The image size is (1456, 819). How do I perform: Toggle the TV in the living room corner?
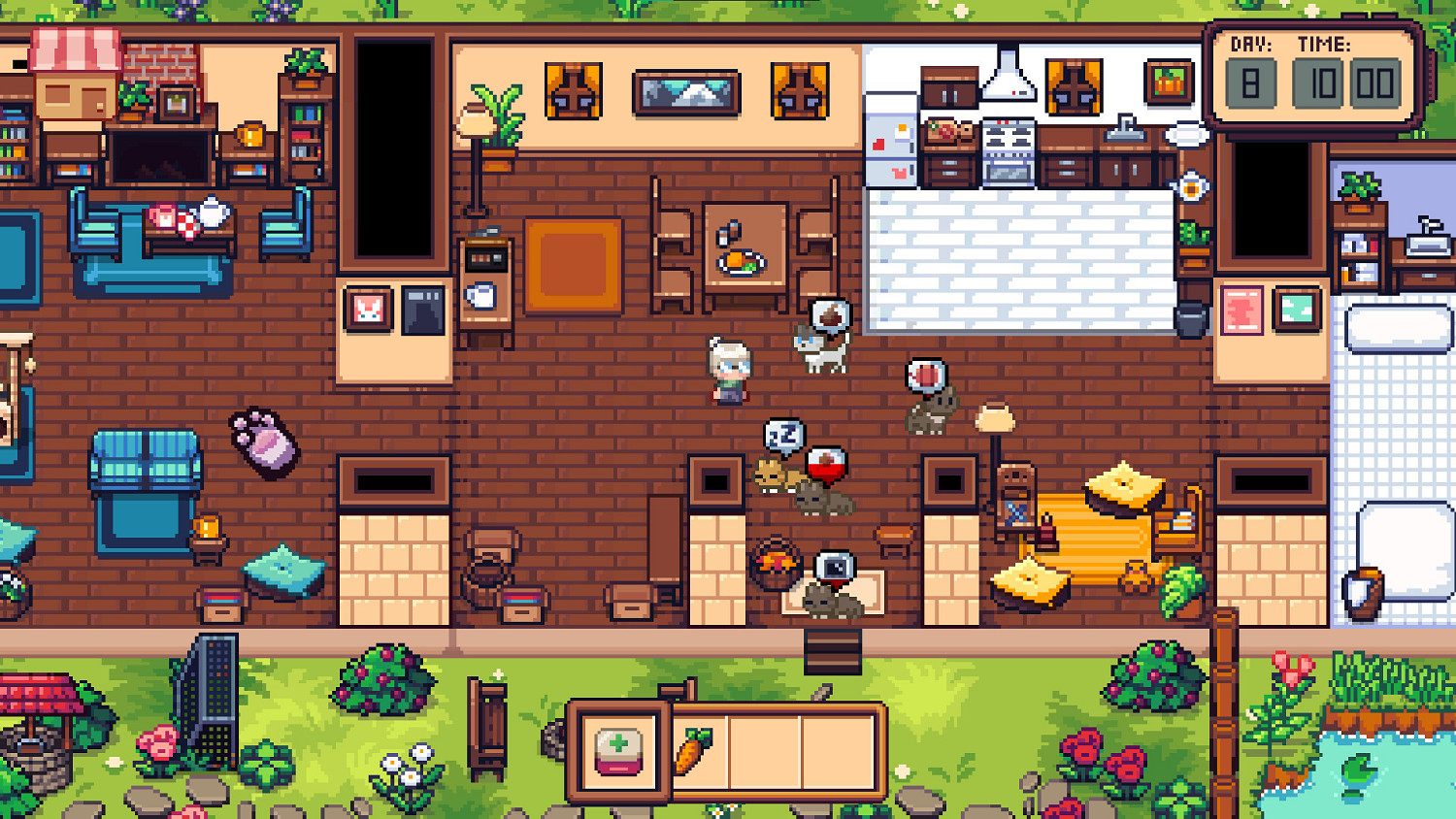pos(160,155)
